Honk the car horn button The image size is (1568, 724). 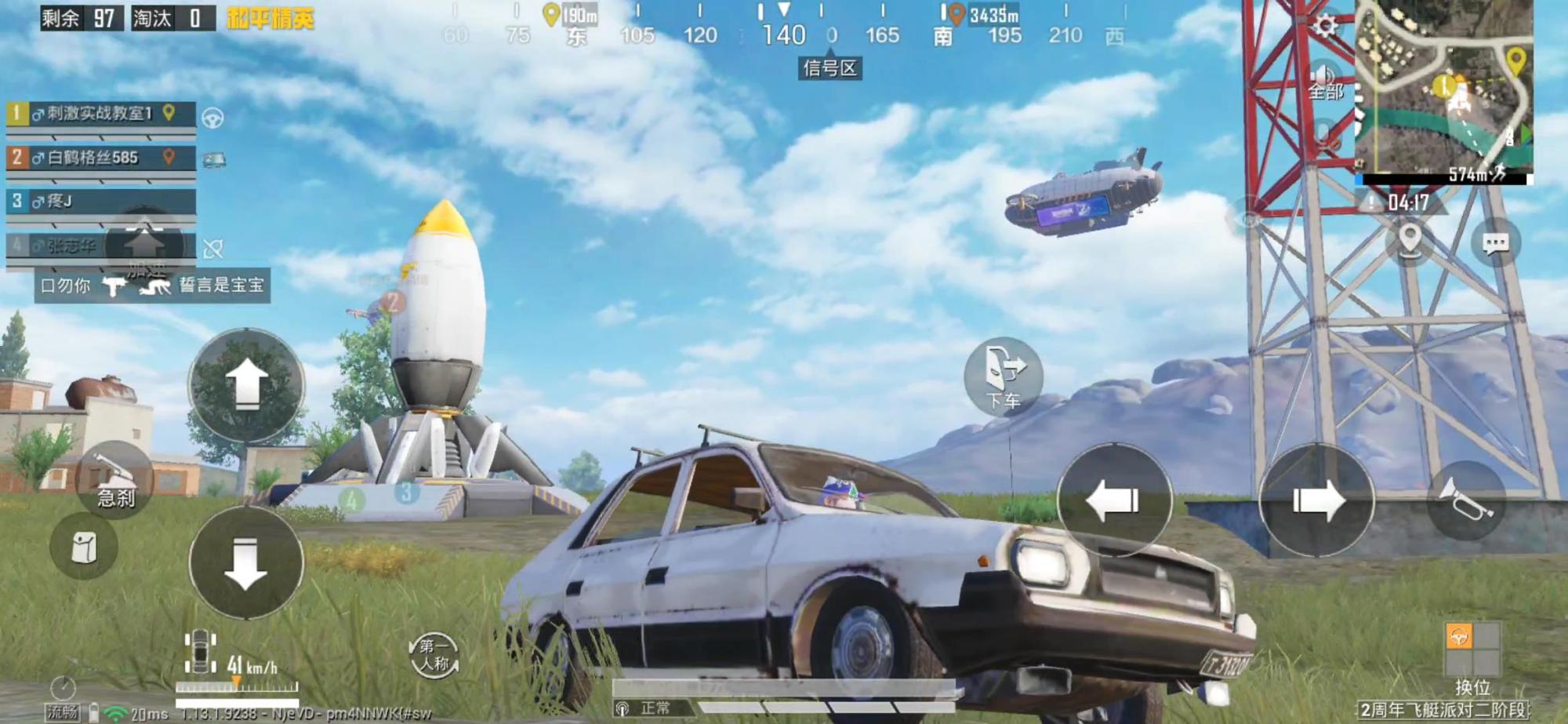pos(1465,500)
